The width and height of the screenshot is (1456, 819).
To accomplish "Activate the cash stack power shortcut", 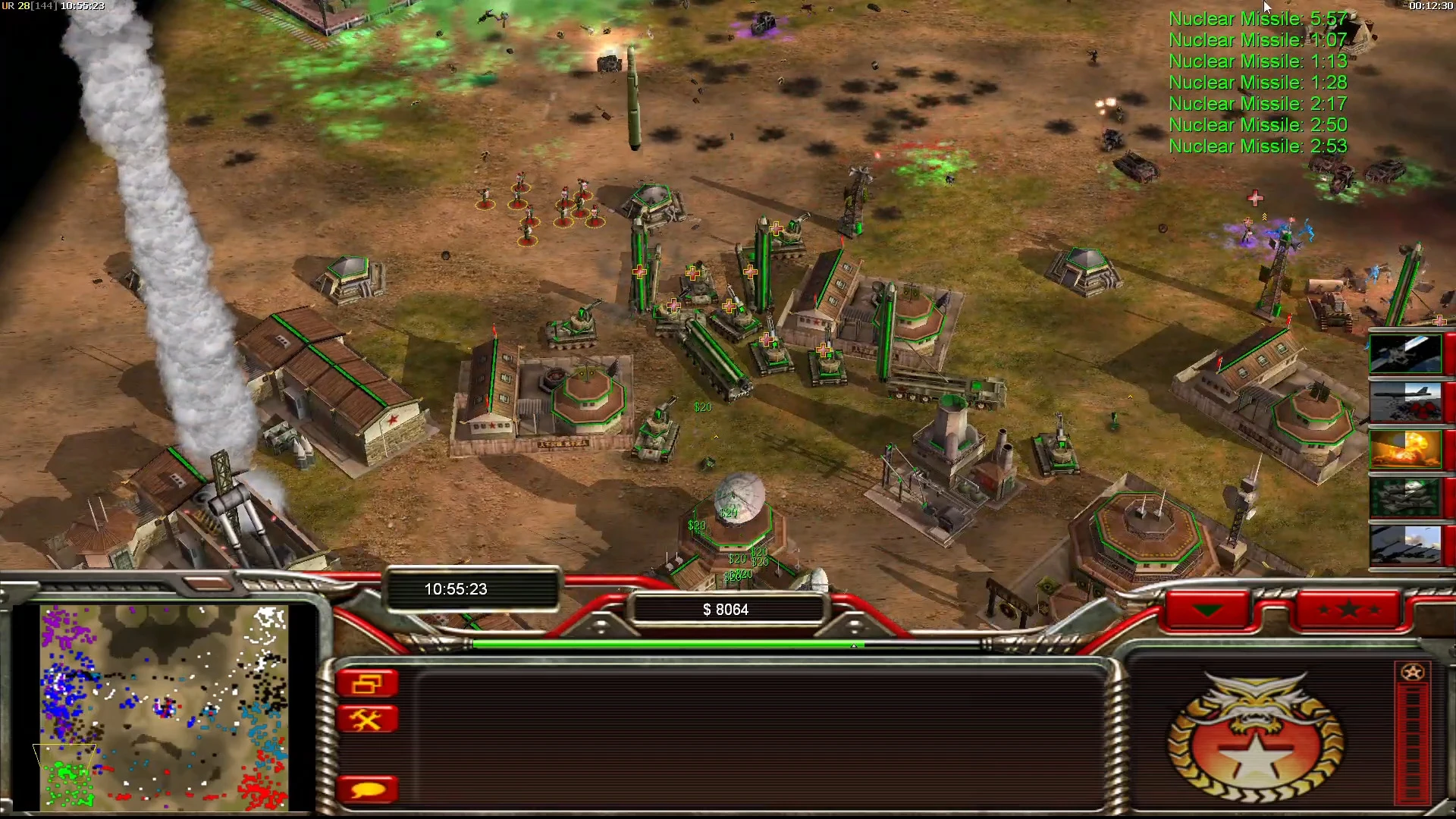I will [x=1405, y=497].
